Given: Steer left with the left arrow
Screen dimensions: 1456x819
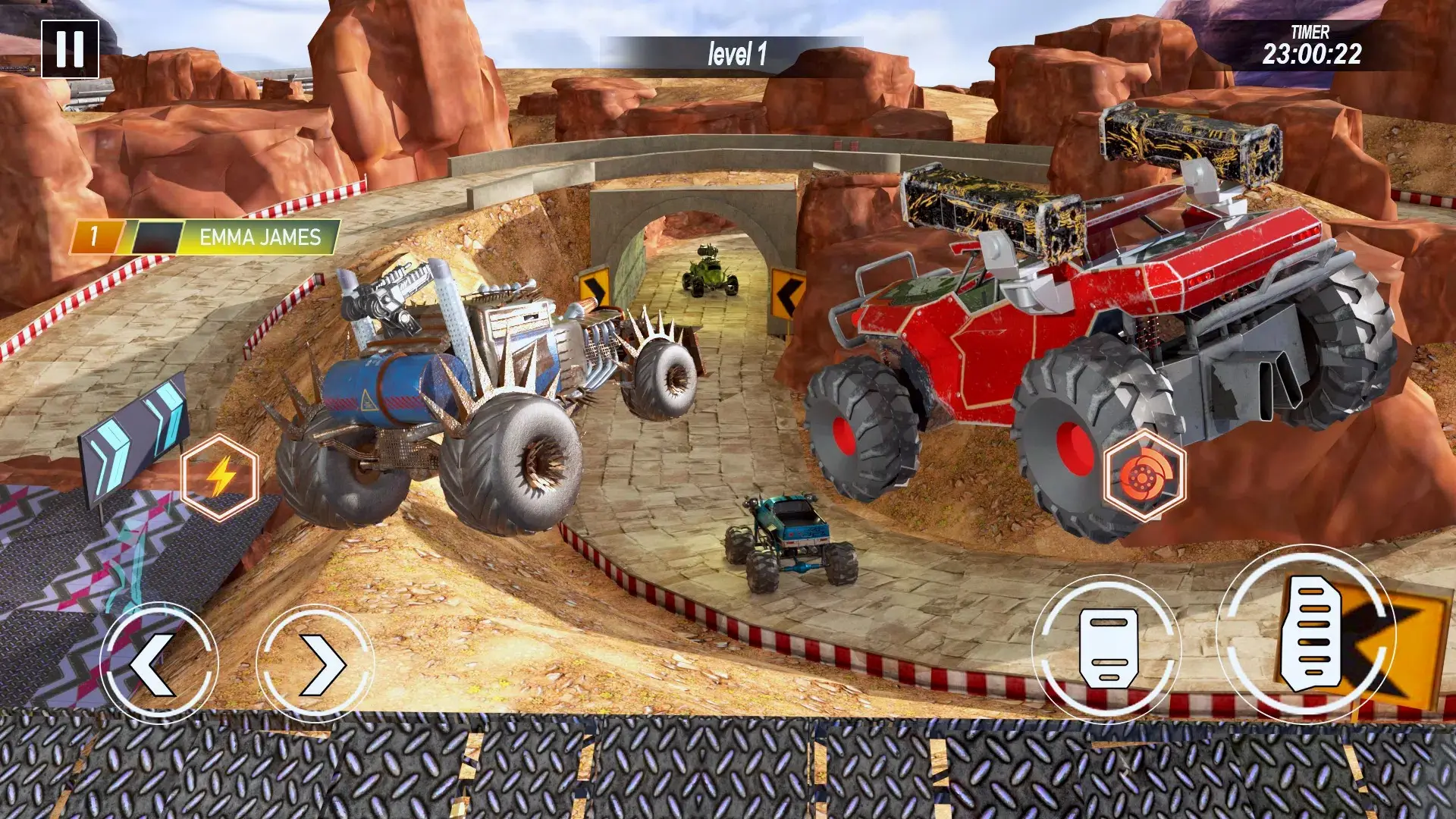Looking at the screenshot, I should click(158, 664).
